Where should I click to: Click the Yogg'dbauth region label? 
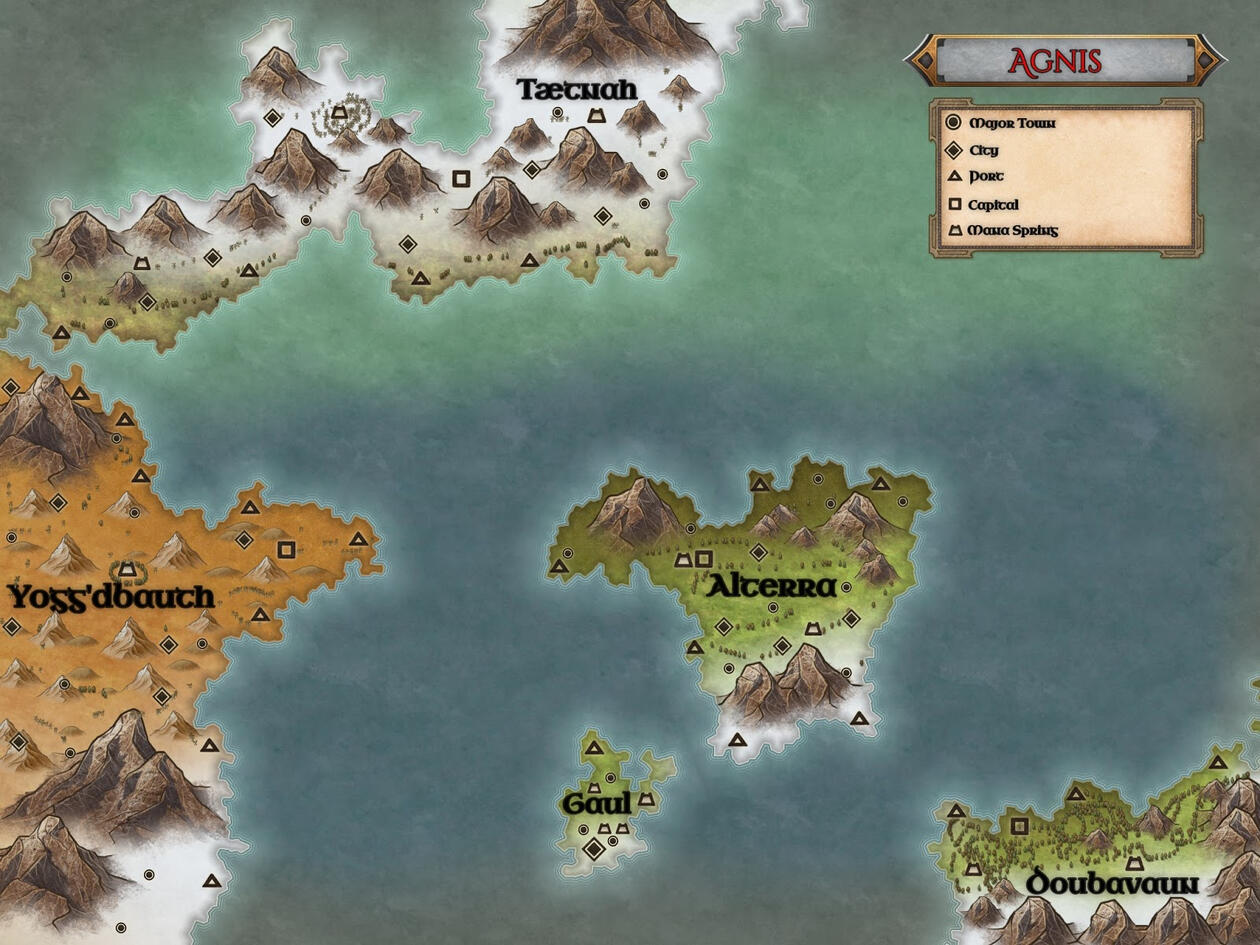pyautogui.click(x=111, y=598)
